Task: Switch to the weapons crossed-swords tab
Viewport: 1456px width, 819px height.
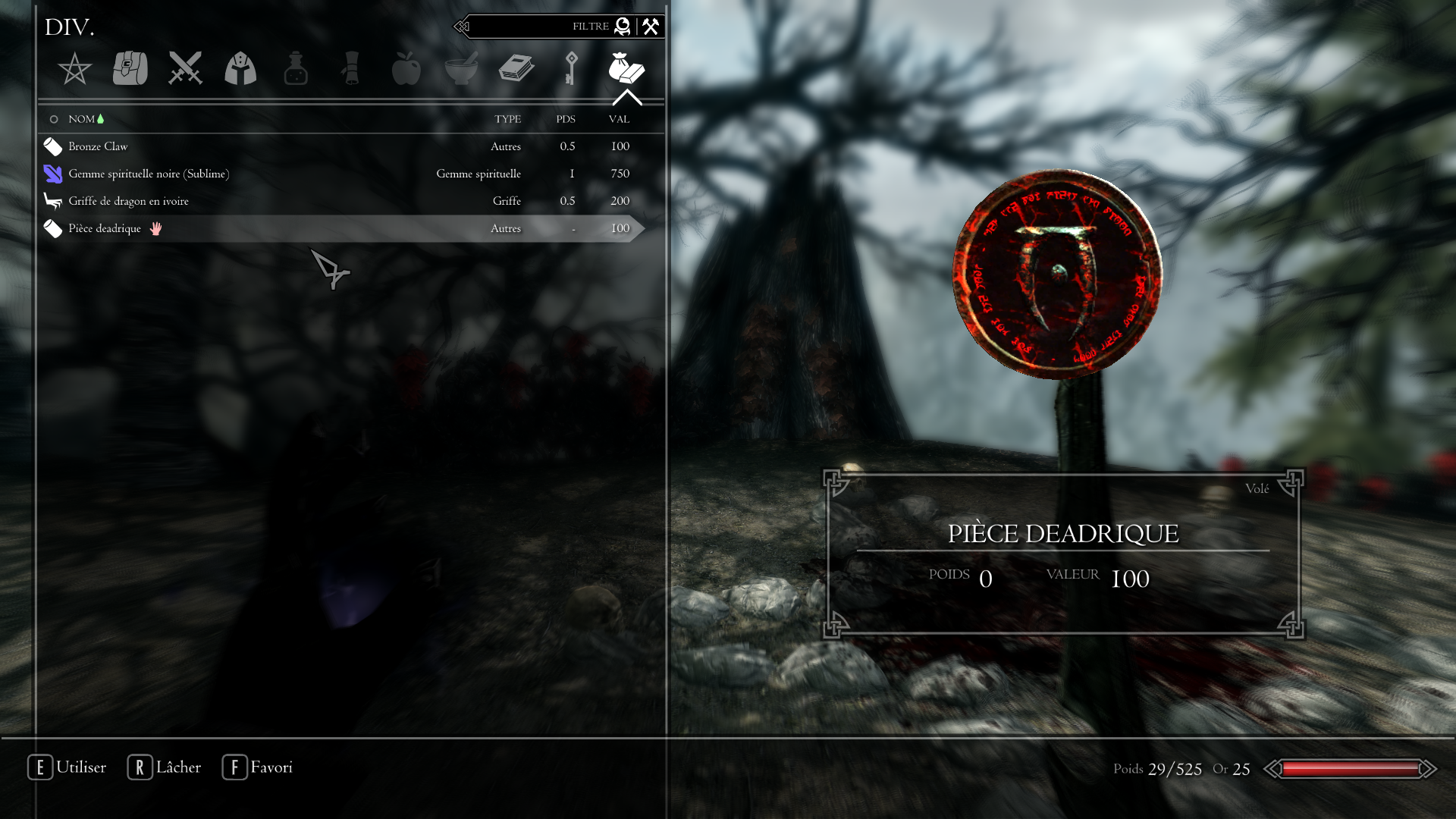Action: tap(185, 68)
